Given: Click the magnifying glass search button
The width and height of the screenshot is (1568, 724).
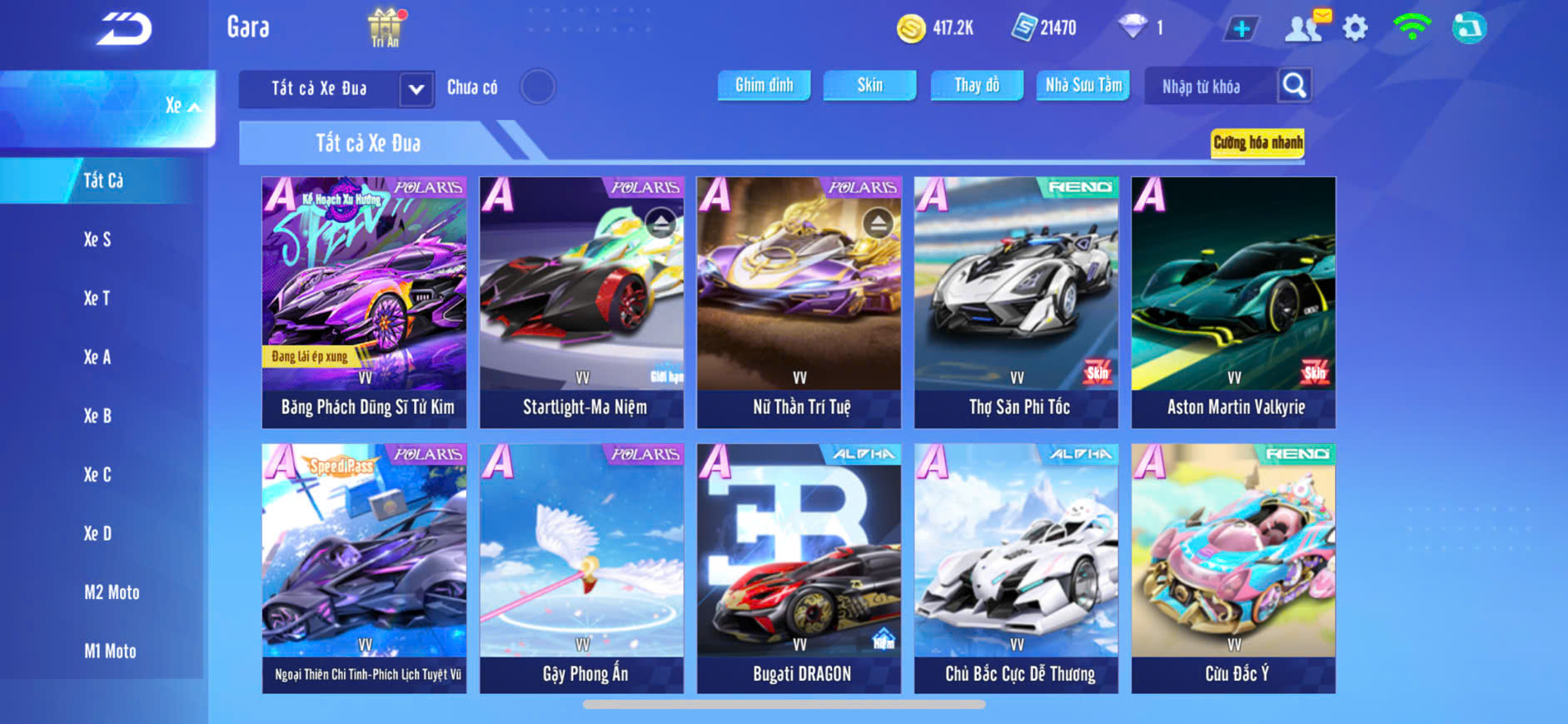Looking at the screenshot, I should point(1294,85).
